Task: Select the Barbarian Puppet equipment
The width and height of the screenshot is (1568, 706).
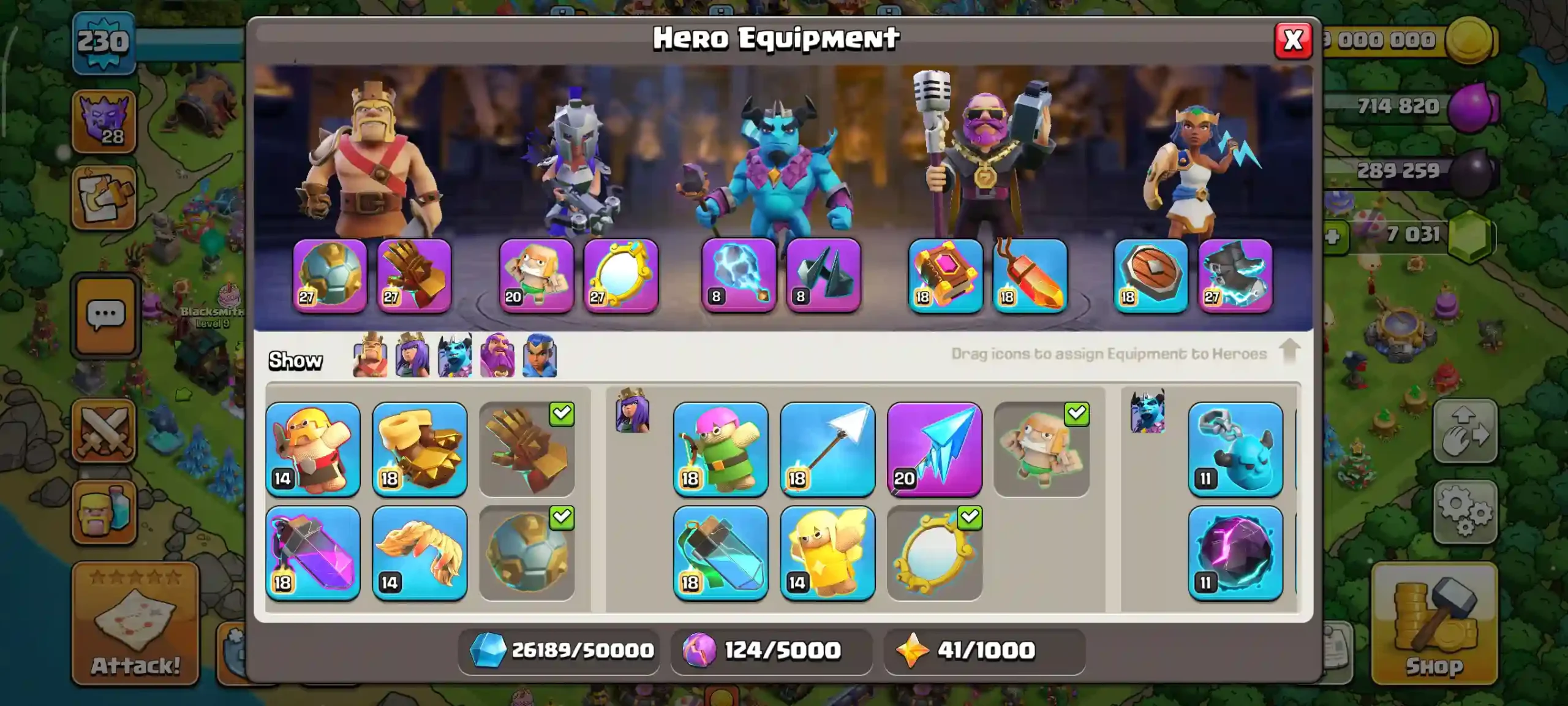Action: (x=314, y=450)
